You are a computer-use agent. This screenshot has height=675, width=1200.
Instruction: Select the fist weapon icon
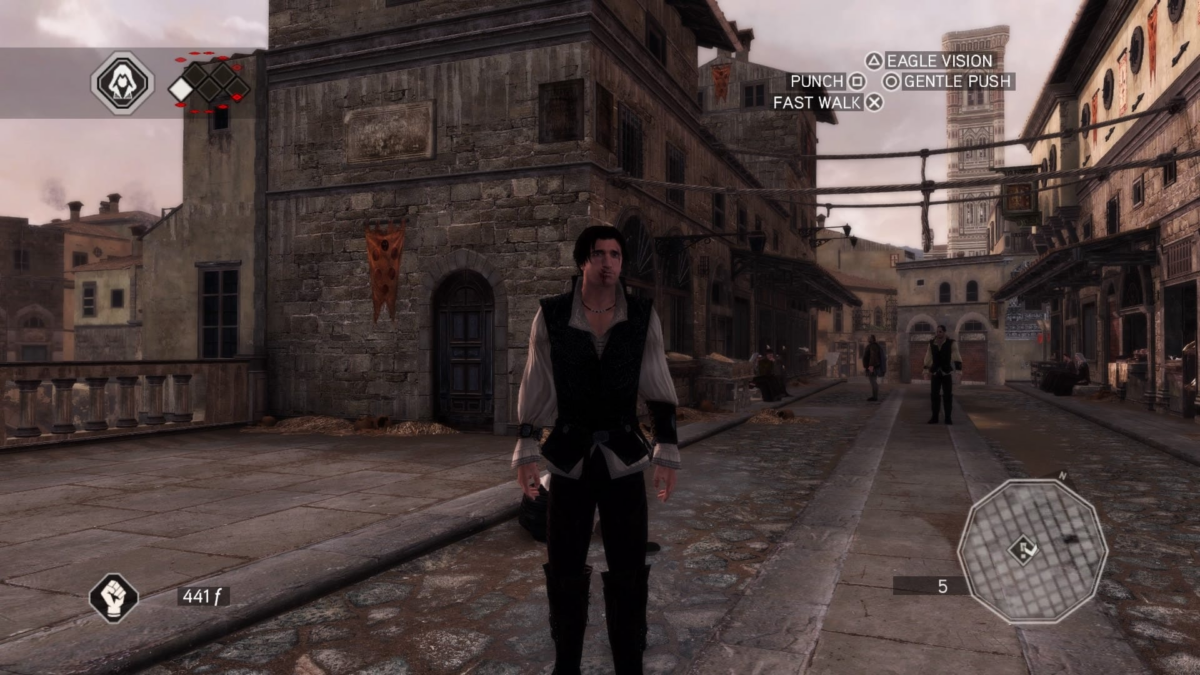point(113,597)
